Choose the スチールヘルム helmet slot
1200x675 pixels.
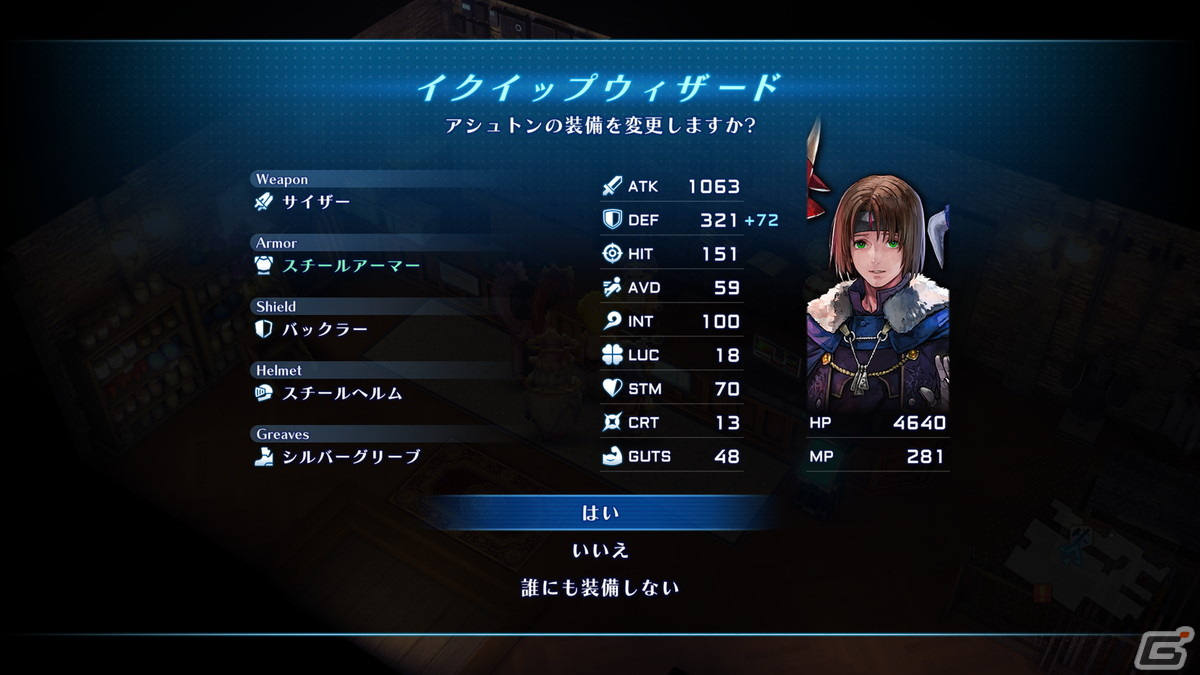pos(342,393)
